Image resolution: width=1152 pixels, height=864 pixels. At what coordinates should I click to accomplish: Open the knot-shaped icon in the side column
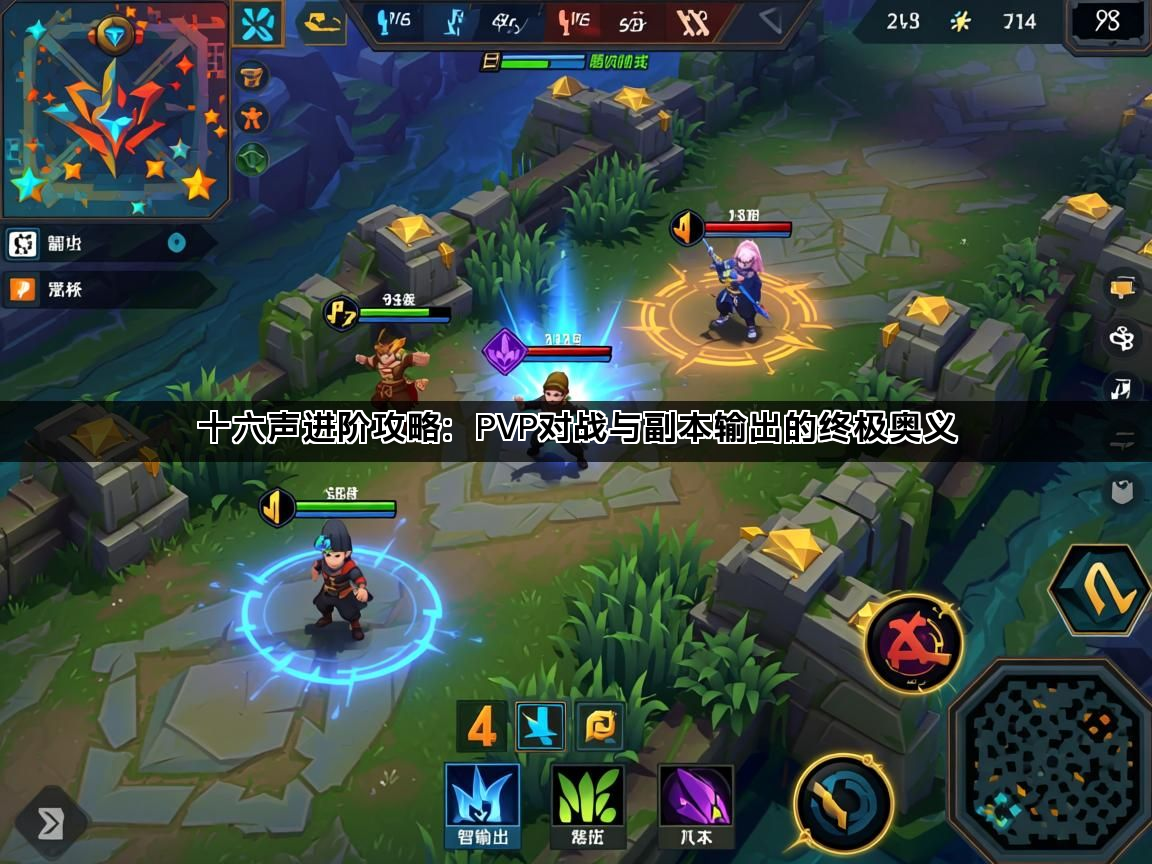[x=1122, y=337]
